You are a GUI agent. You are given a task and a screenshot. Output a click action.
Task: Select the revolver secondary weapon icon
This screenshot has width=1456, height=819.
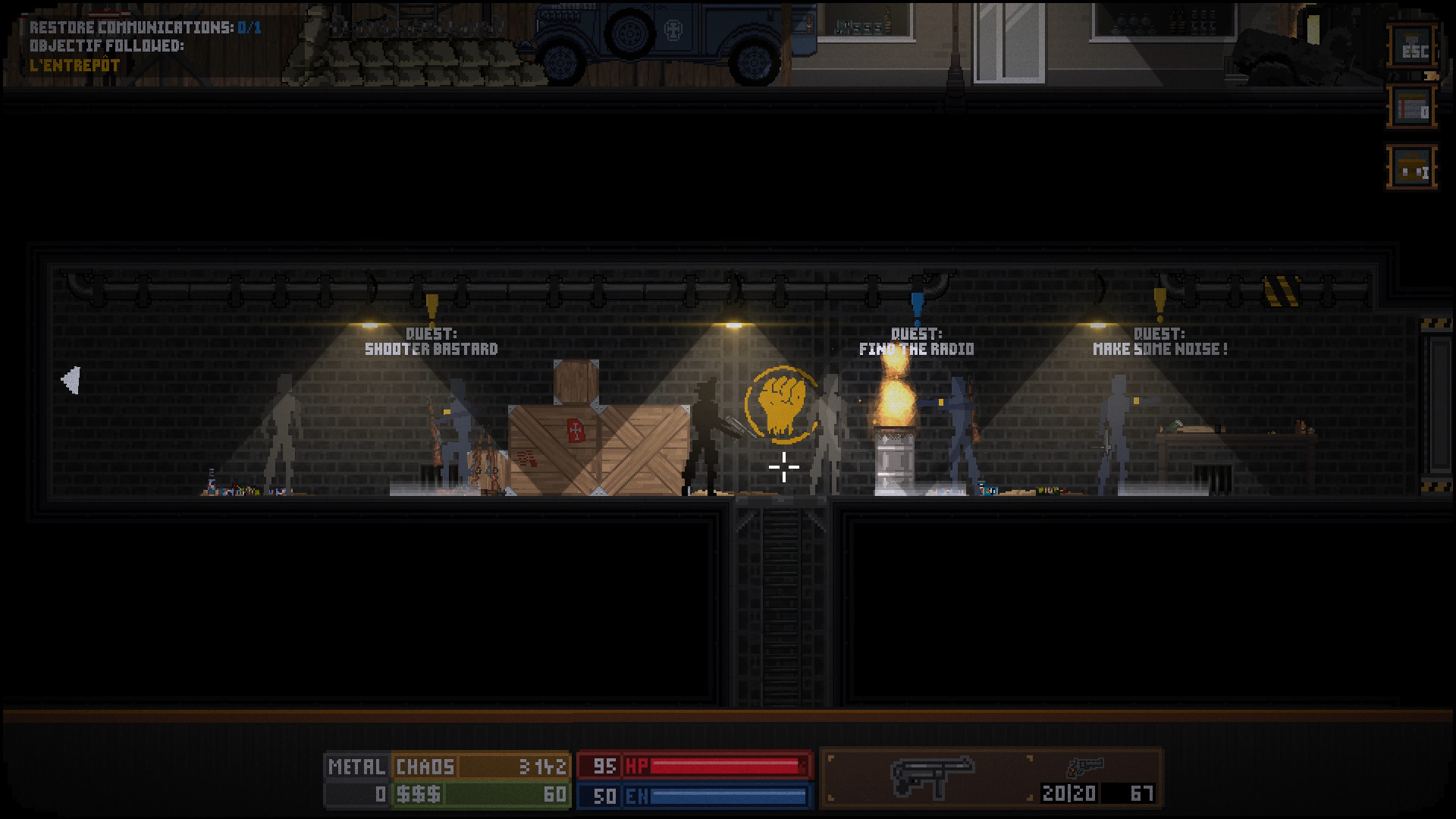(1086, 767)
